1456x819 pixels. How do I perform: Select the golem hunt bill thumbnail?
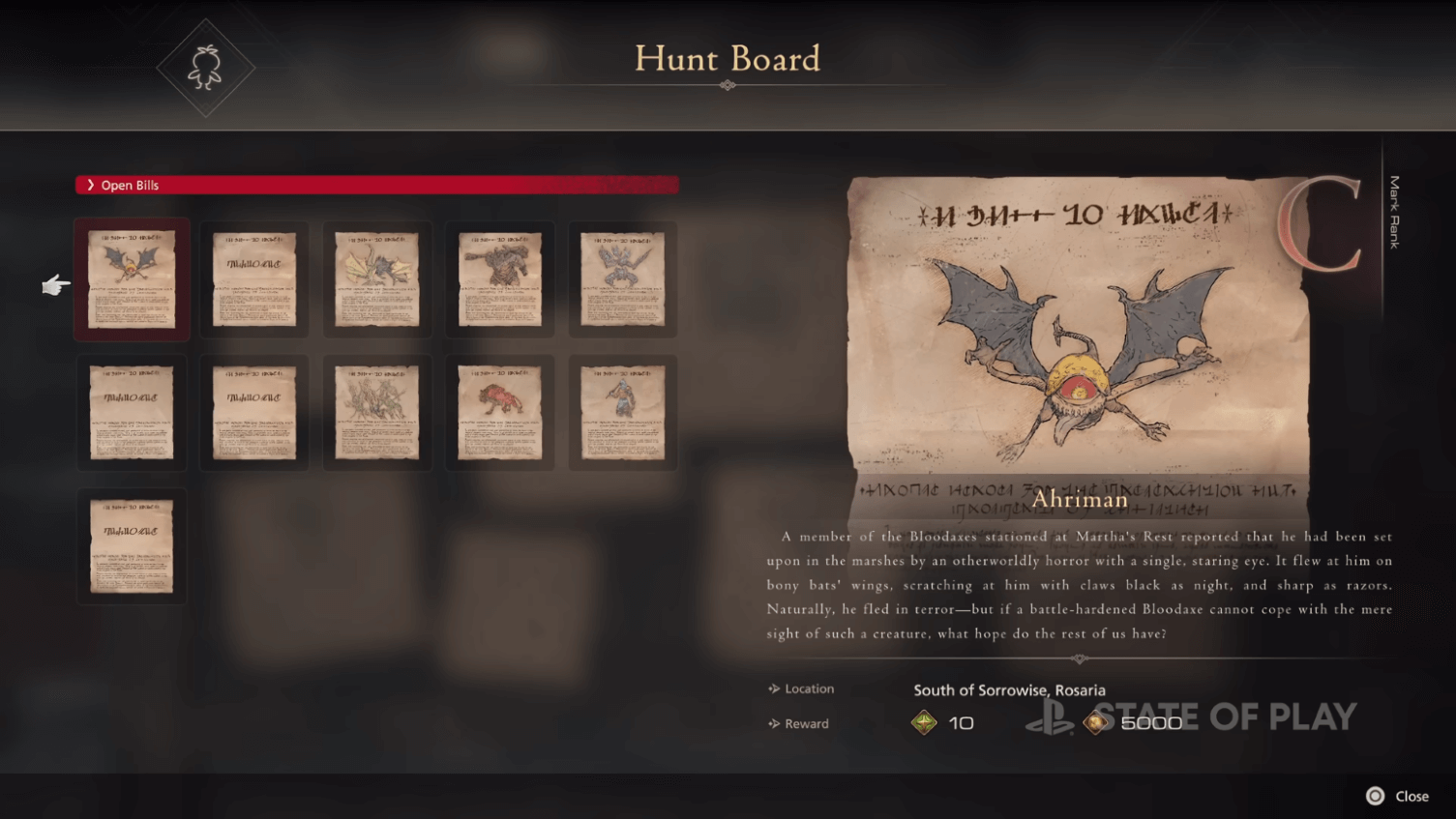pyautogui.click(x=499, y=279)
